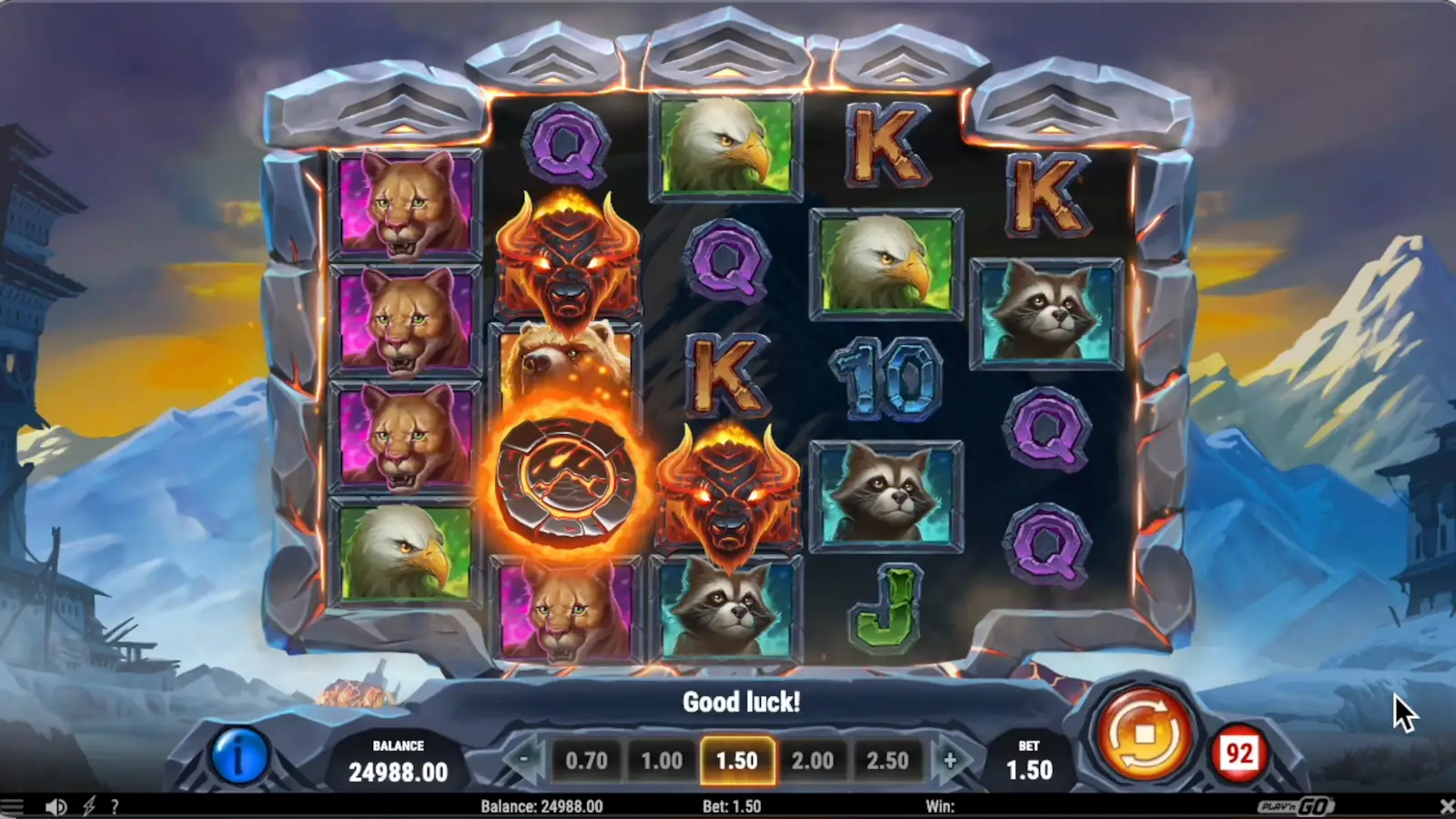1456x819 pixels.
Task: Open help via the question mark icon
Action: [115, 805]
